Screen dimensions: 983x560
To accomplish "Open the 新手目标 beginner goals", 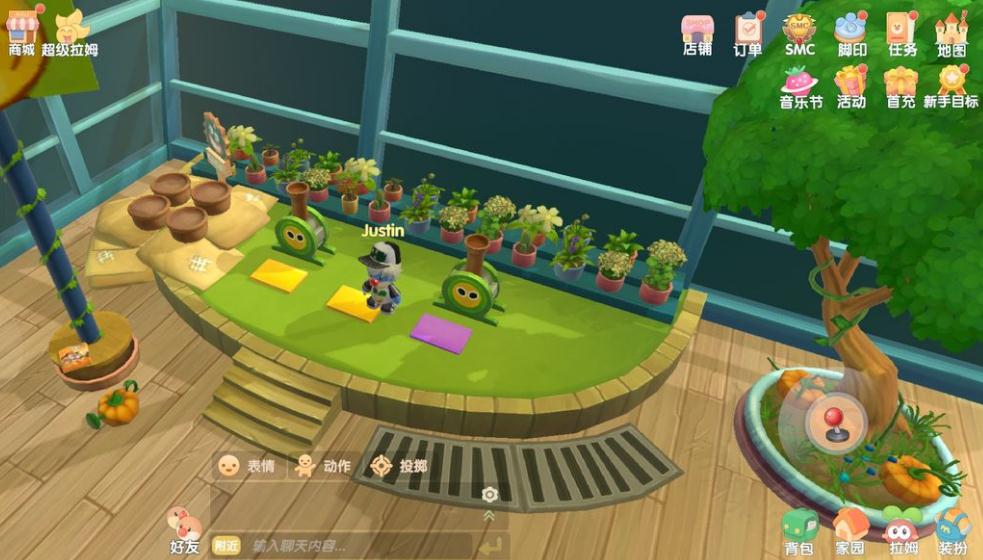I will 951,85.
